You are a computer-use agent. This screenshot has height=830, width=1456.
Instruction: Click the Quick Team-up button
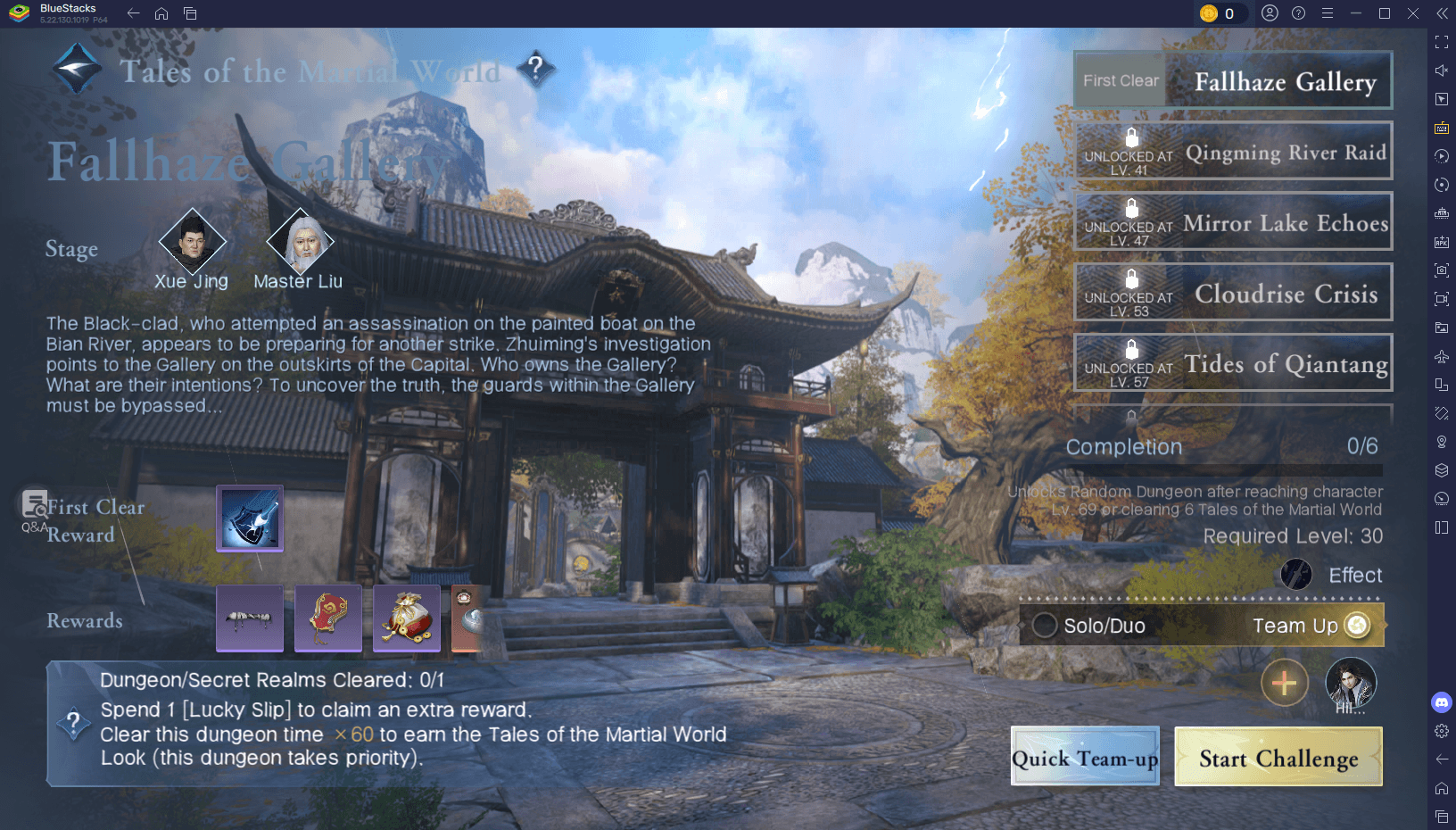[1085, 757]
